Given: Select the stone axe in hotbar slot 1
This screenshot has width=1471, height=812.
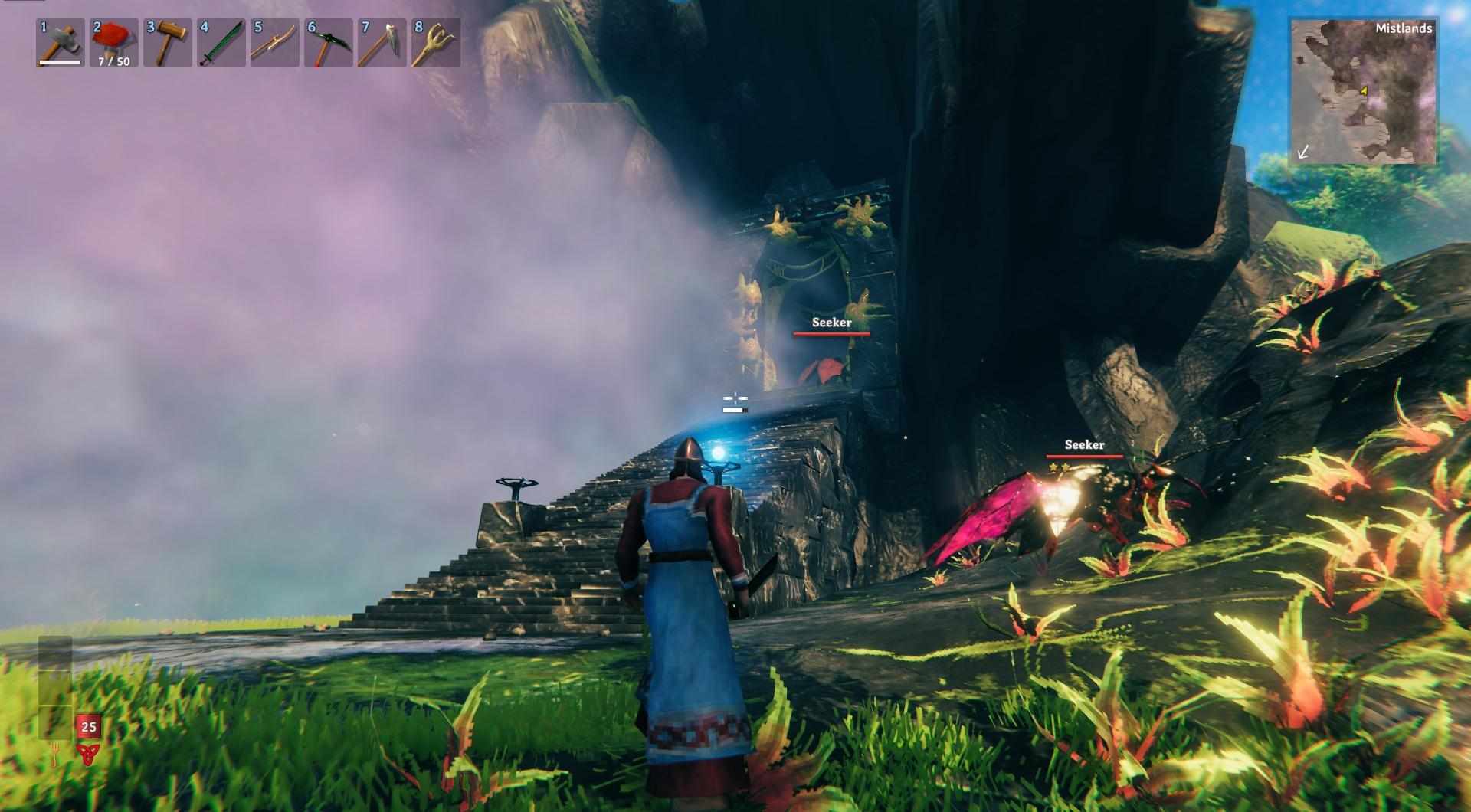Looking at the screenshot, I should [x=61, y=43].
